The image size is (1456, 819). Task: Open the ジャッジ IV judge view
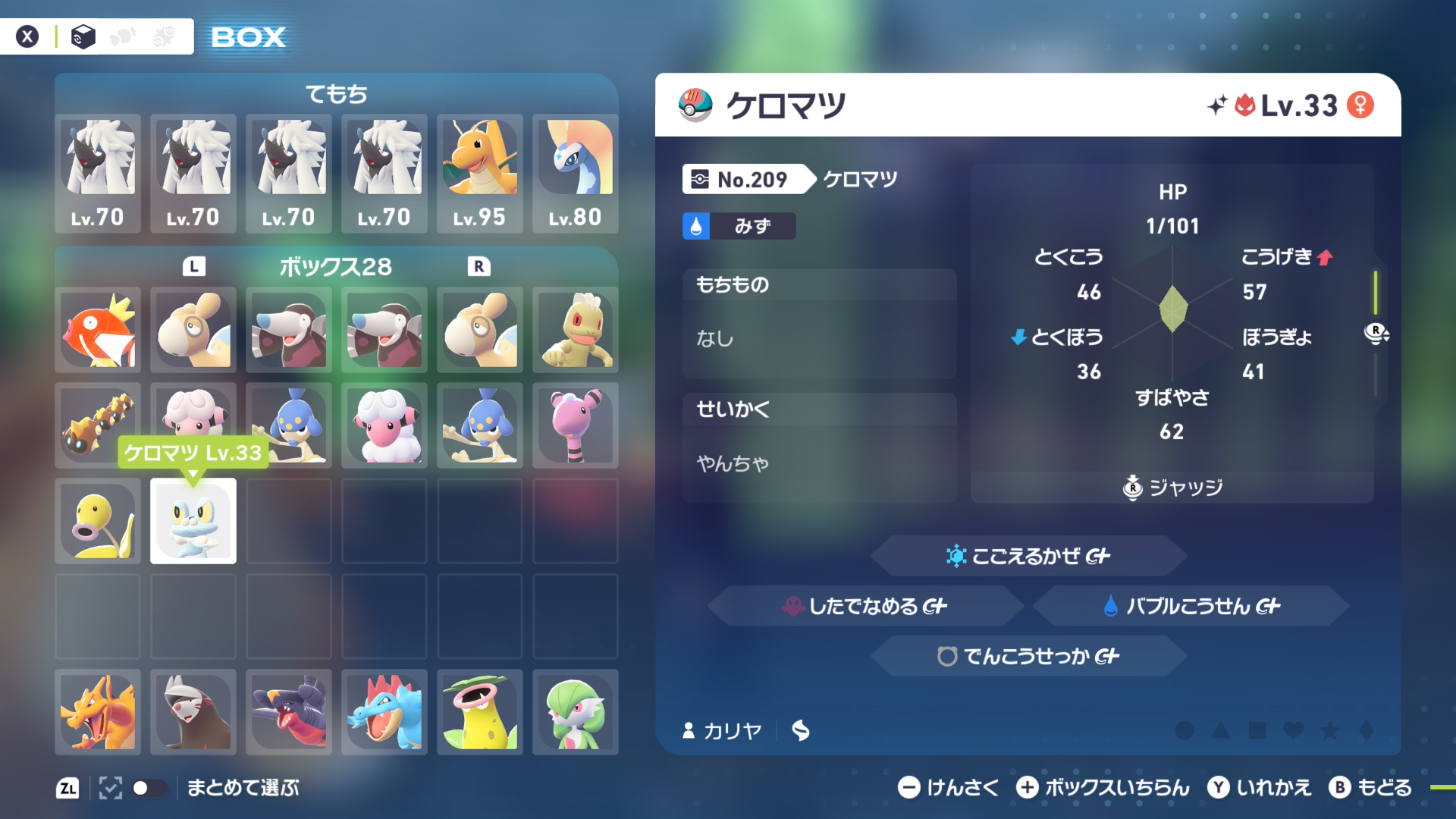1172,488
